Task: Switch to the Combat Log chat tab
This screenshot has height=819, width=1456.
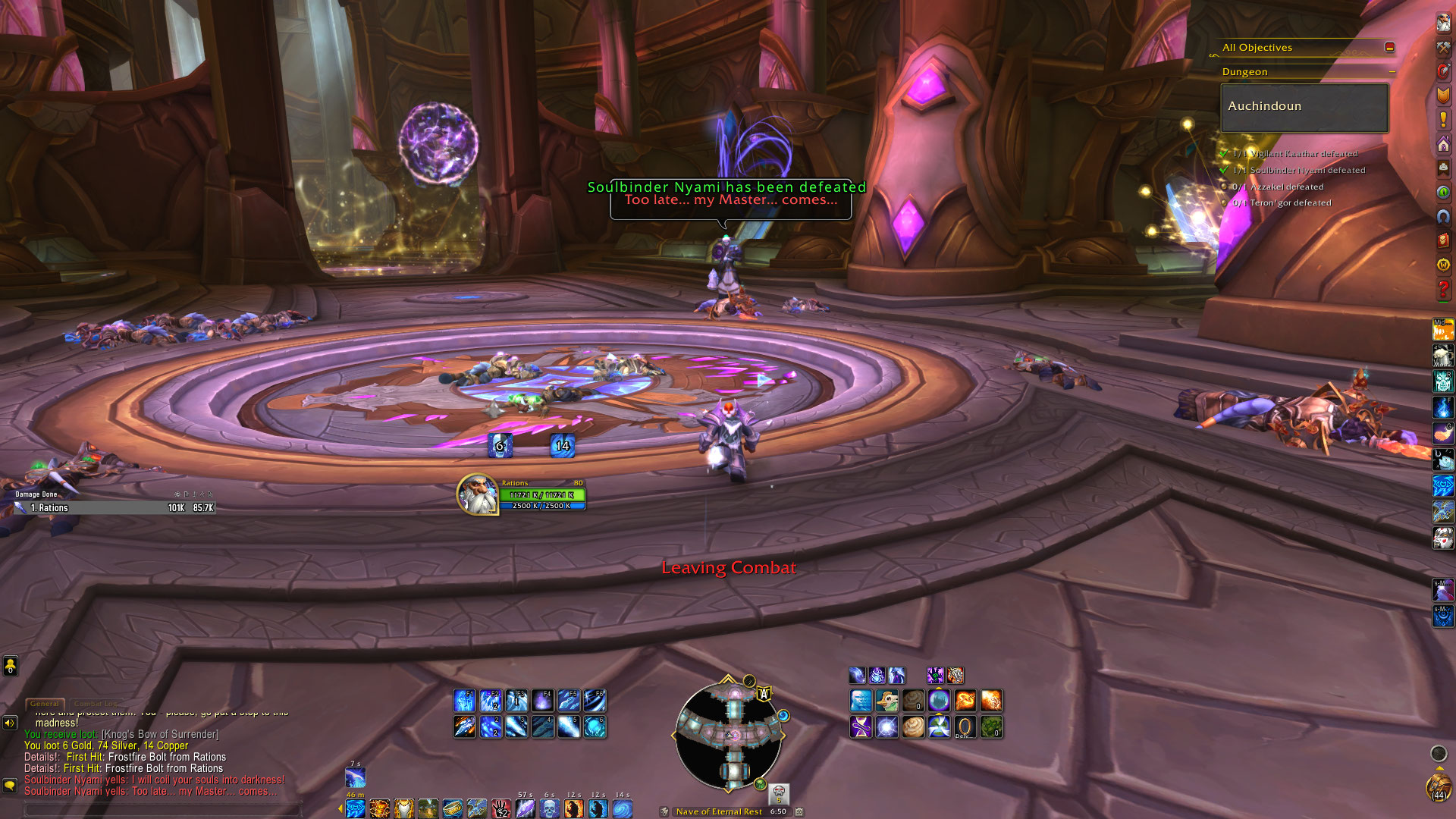Action: point(95,704)
